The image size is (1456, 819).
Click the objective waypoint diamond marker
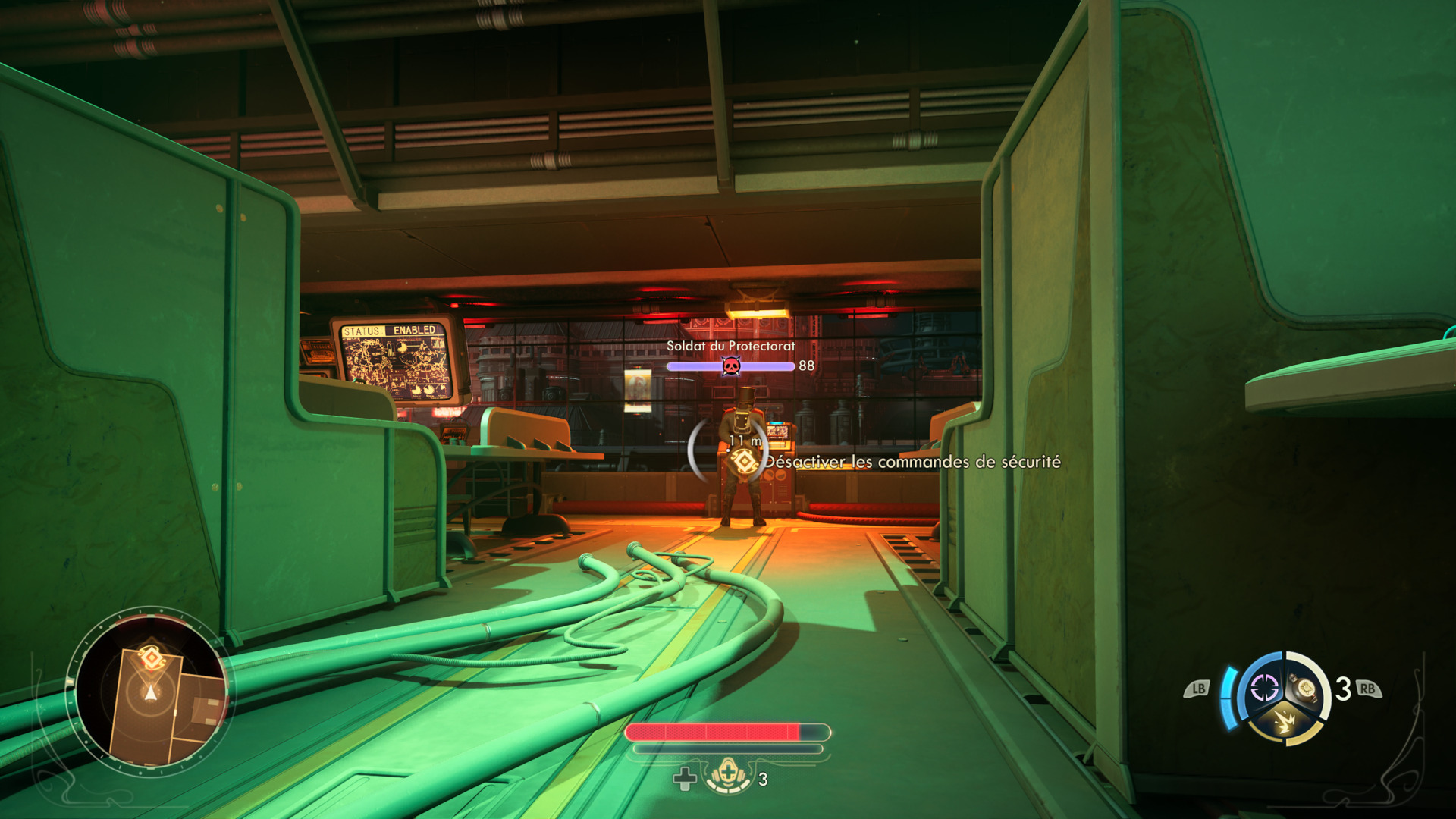744,460
